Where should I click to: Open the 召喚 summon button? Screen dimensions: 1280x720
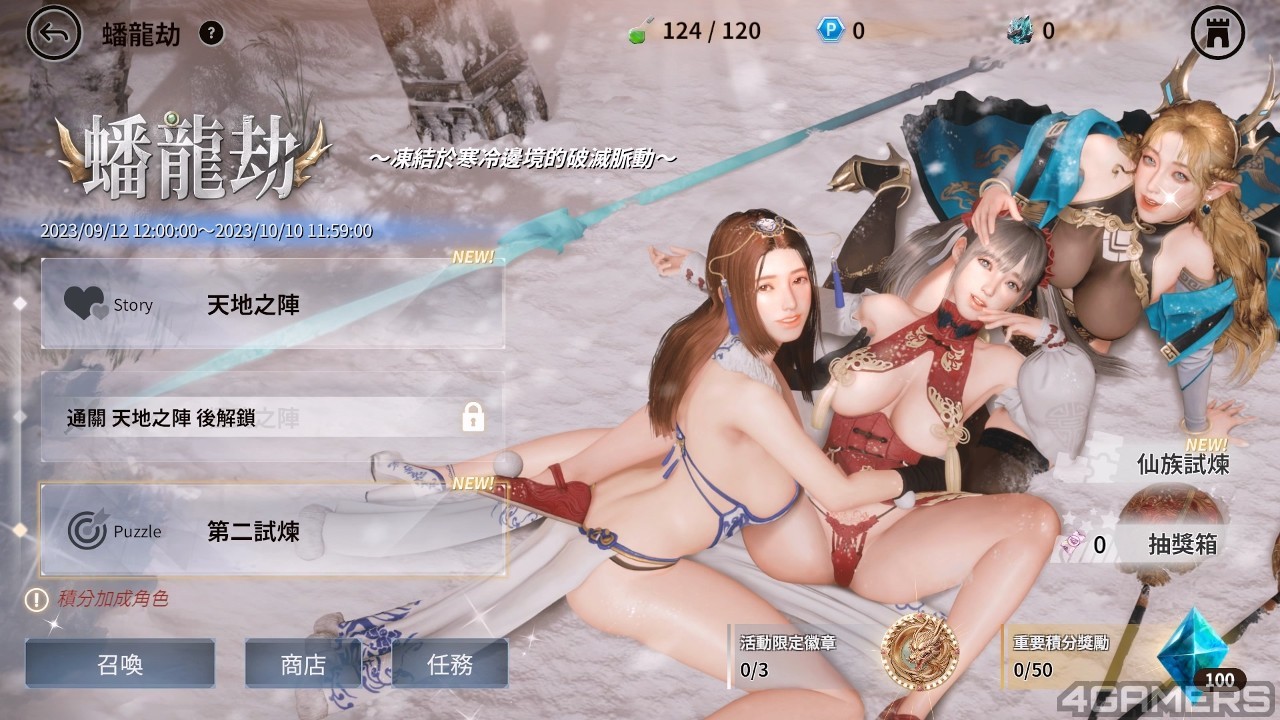pyautogui.click(x=120, y=664)
